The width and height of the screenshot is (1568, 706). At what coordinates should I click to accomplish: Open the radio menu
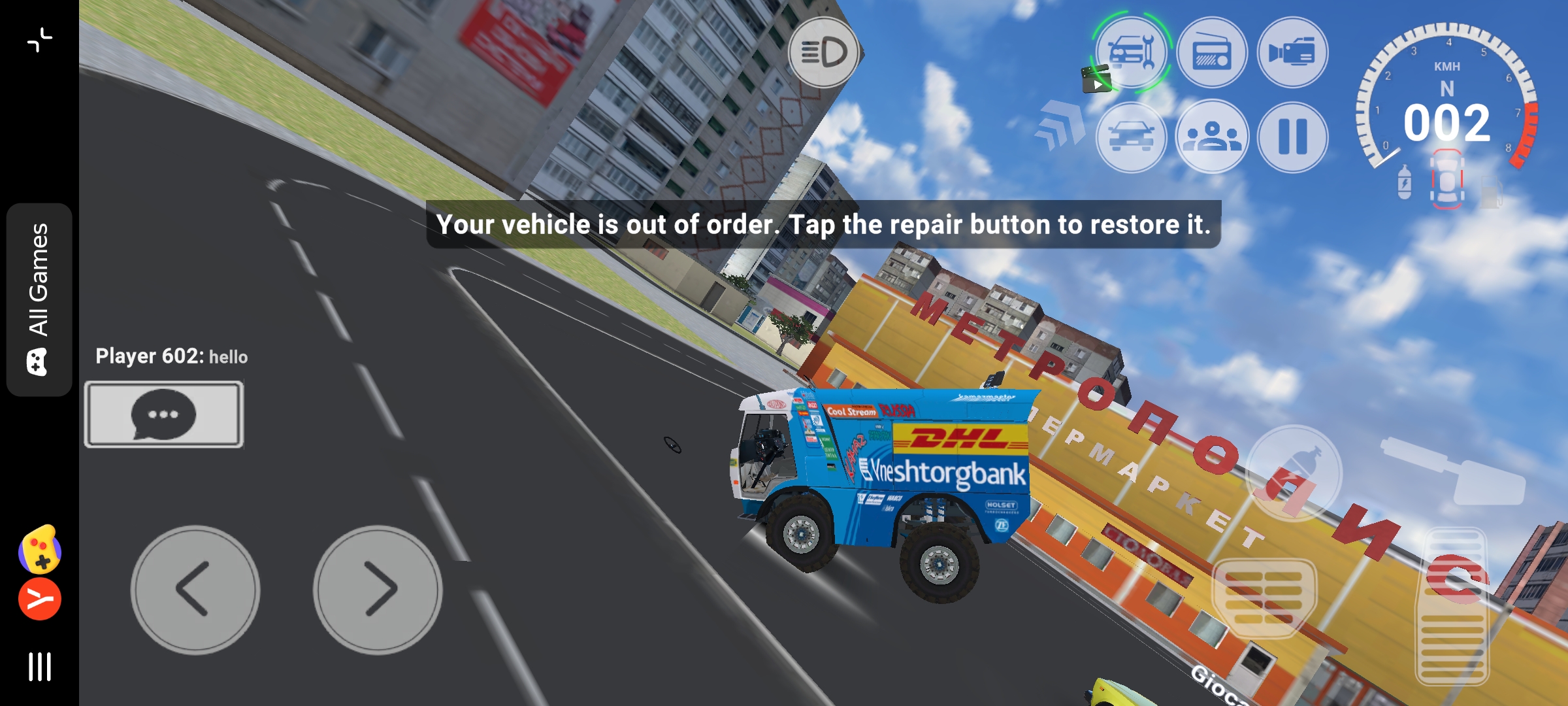pos(1212,52)
